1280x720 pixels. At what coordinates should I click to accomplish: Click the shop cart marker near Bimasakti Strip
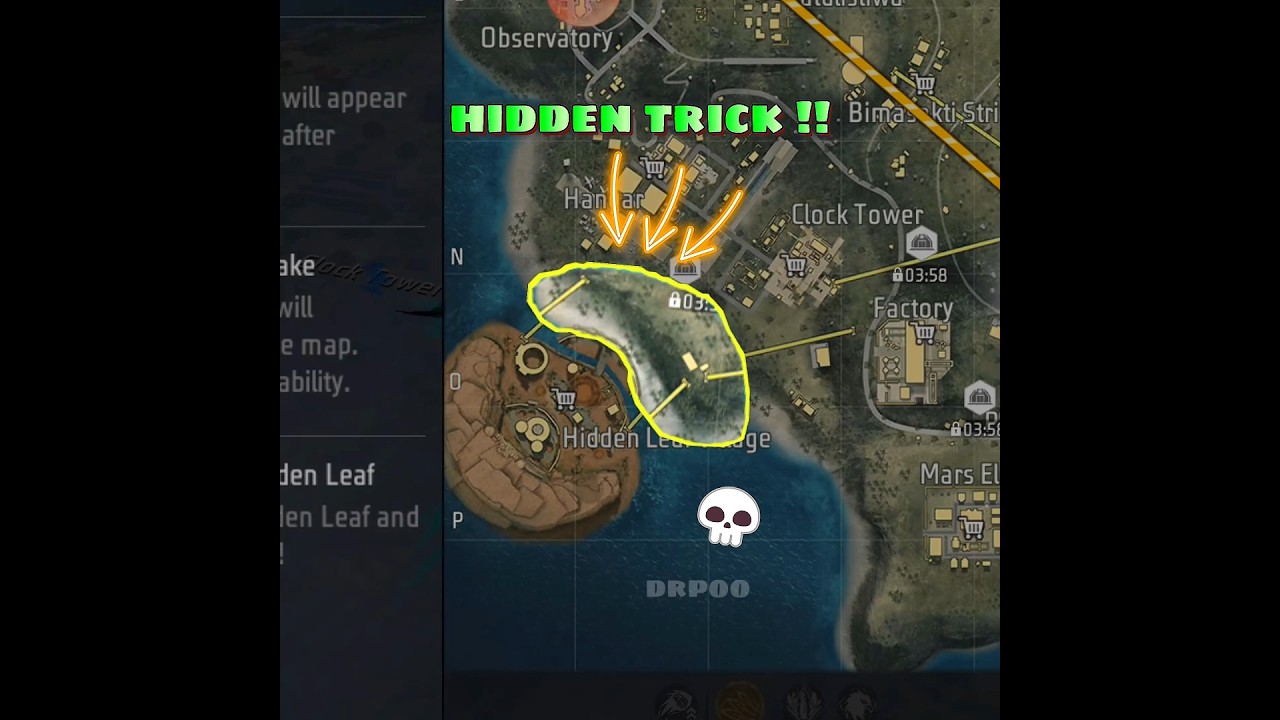tap(924, 84)
